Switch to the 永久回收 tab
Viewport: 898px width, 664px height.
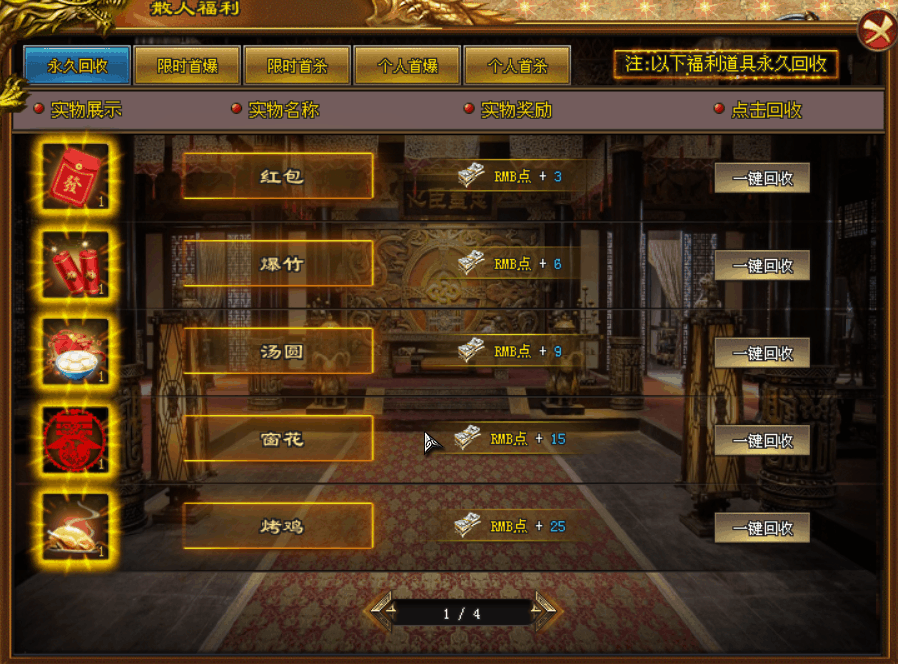[77, 67]
